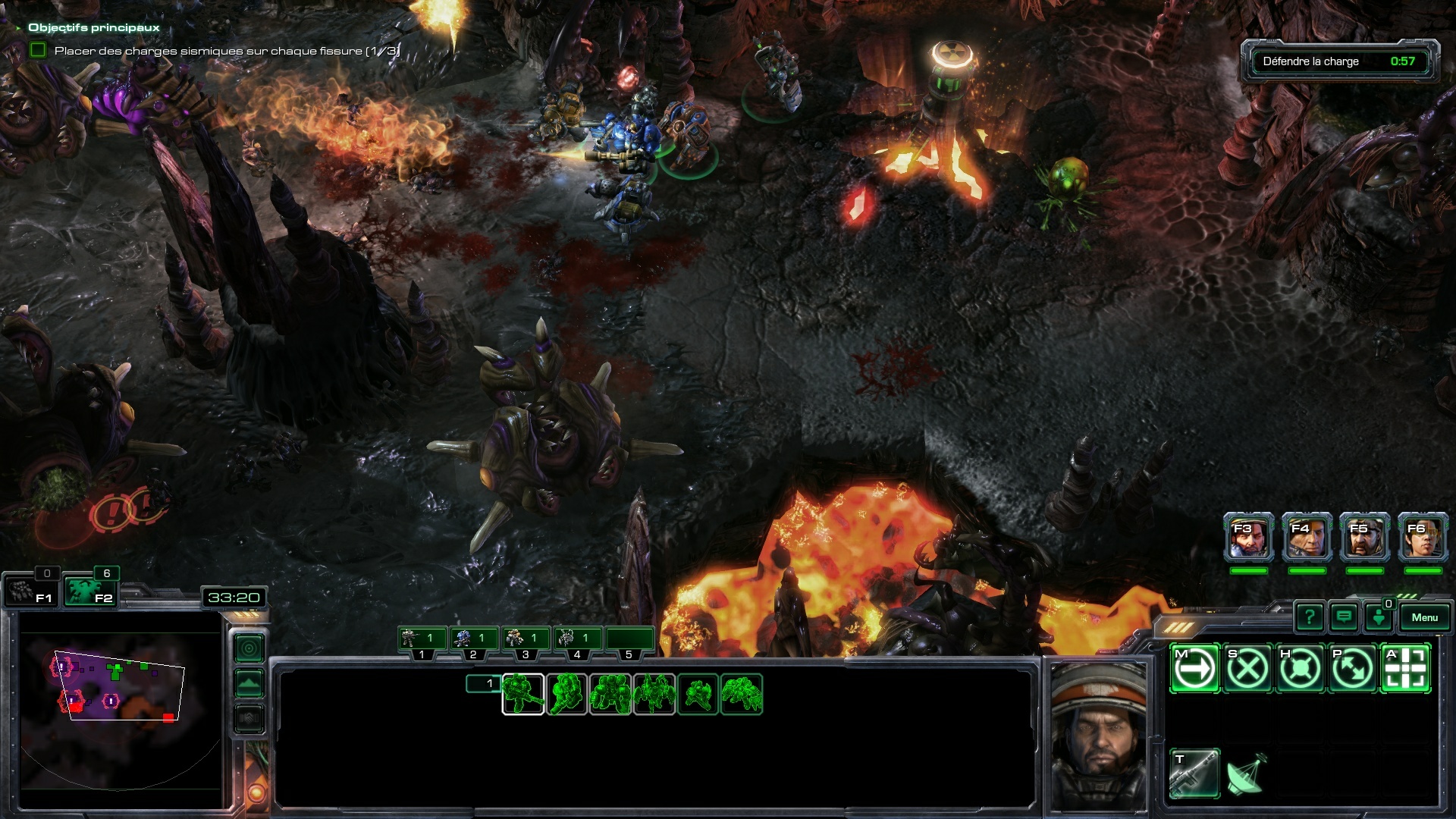The image size is (1456, 819).
Task: Choose the Hold Position command
Action: pos(1300,669)
